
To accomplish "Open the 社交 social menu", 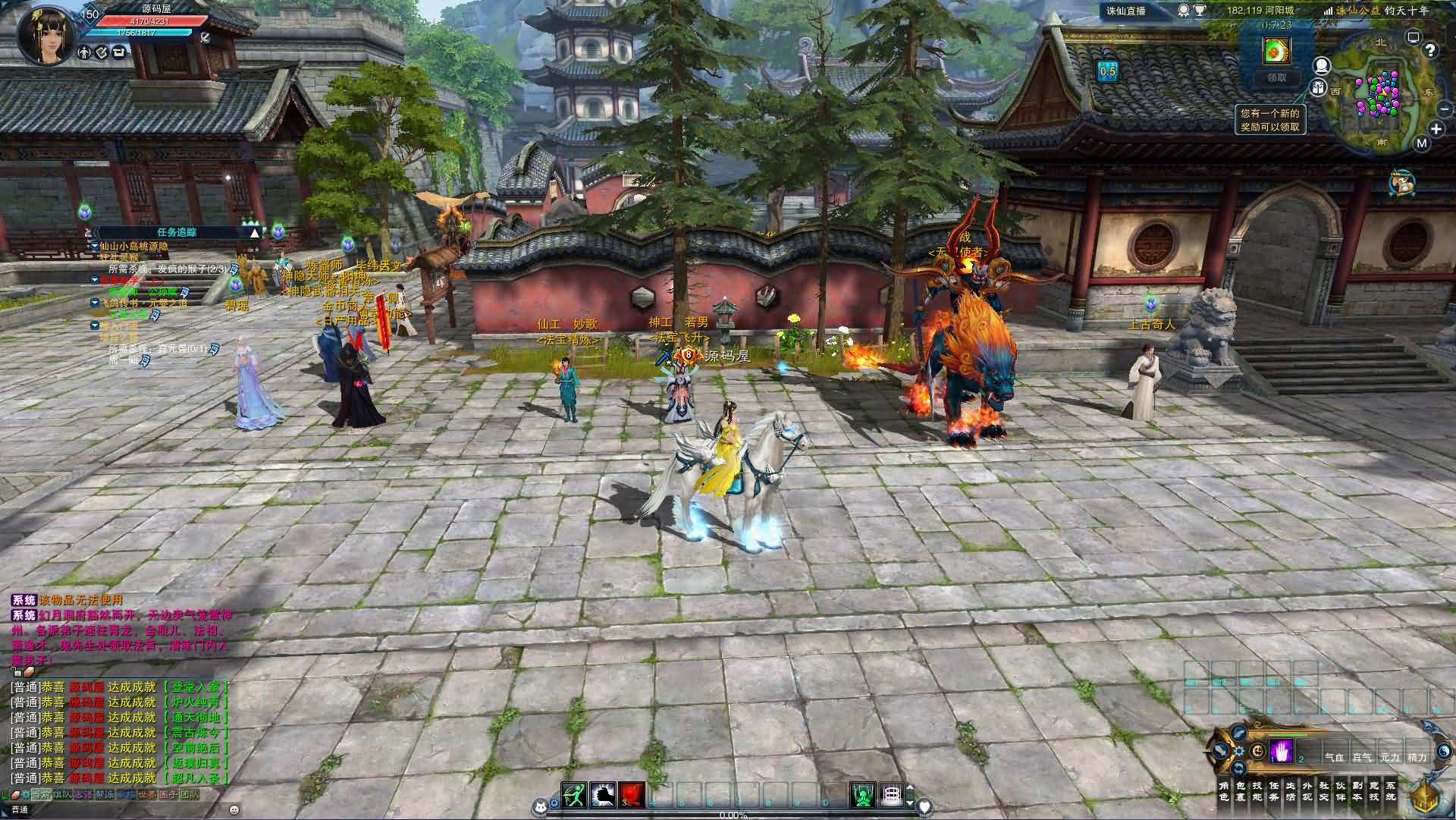I will click(1323, 791).
